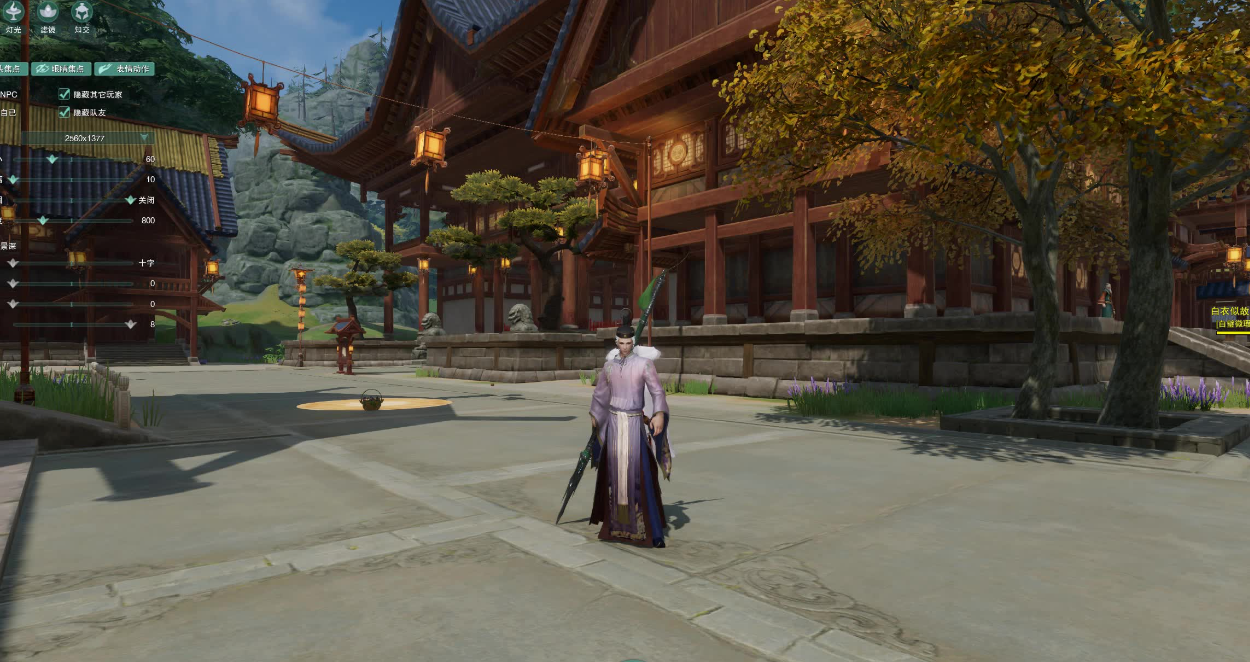This screenshot has width=1250, height=662.
Task: Open the 表情动作 emote actions button
Action: (x=124, y=69)
